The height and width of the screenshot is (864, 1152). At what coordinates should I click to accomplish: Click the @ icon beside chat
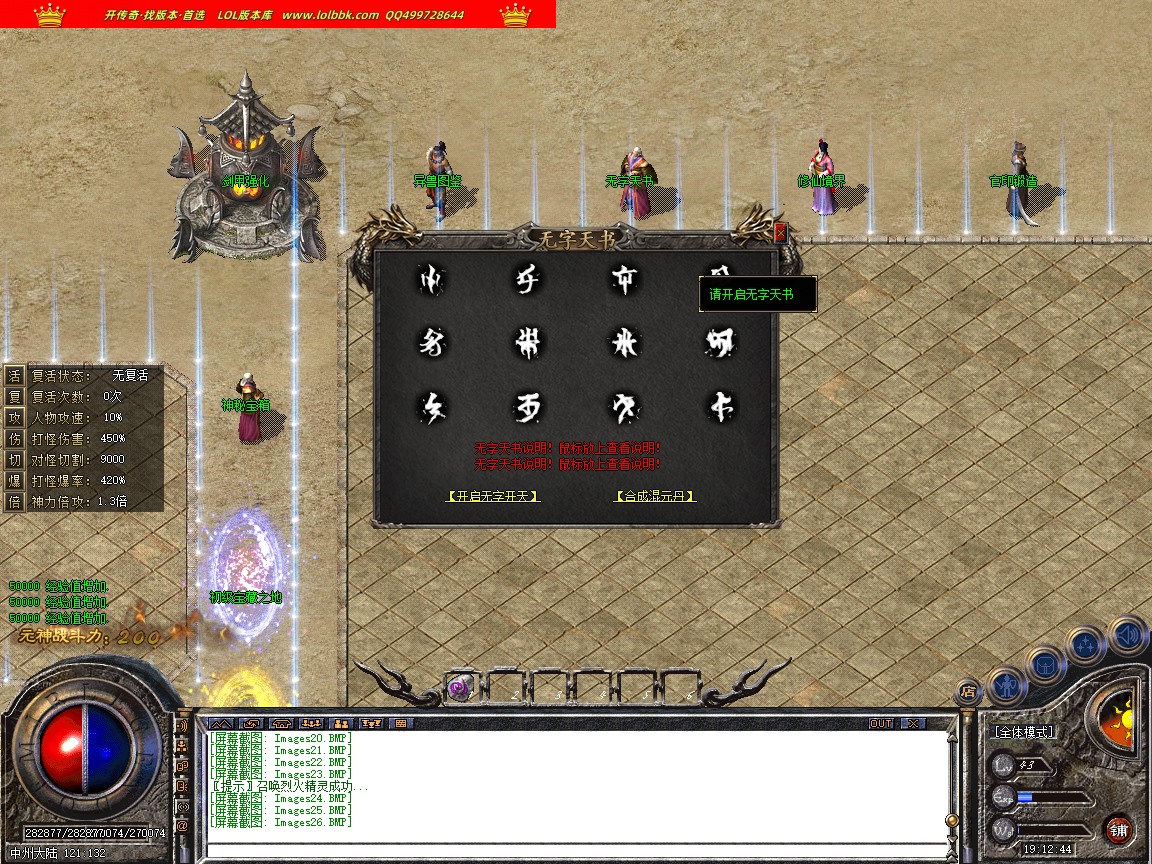pyautogui.click(x=182, y=826)
